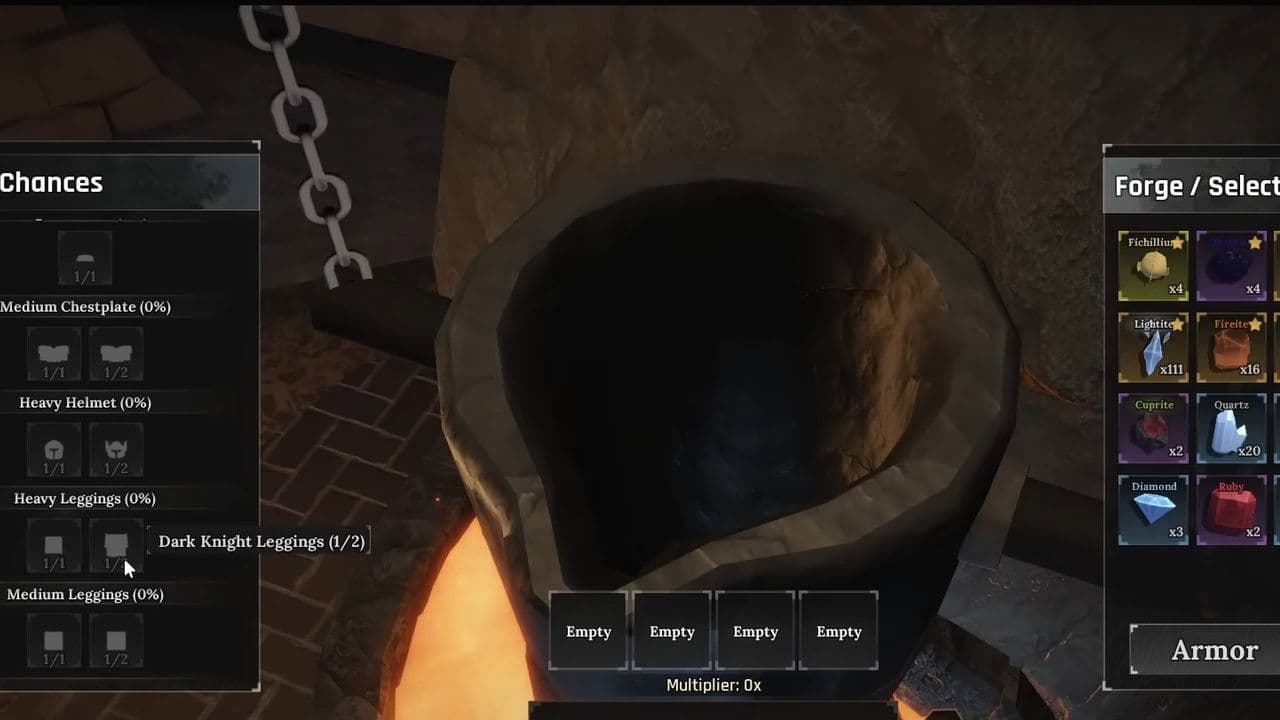Click the first Empty crucible slot
Viewport: 1280px width, 720px height.
pos(588,630)
